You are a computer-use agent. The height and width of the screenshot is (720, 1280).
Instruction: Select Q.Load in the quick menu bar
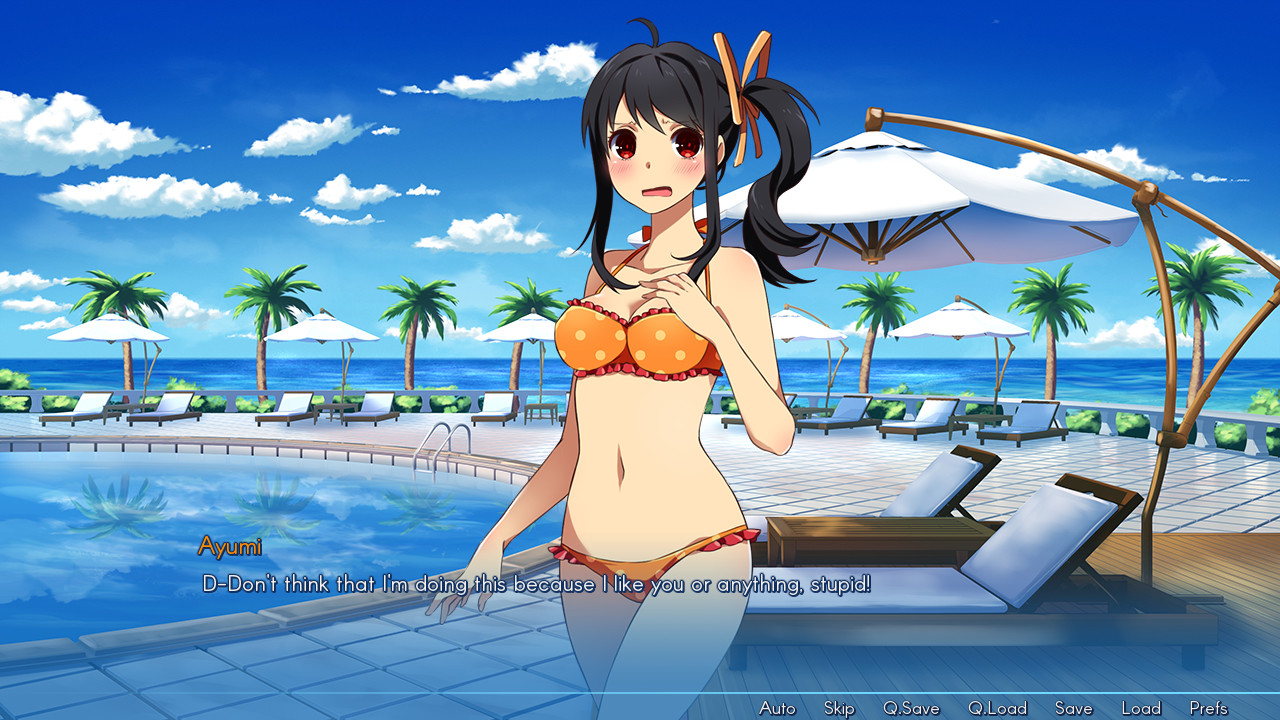click(x=996, y=707)
